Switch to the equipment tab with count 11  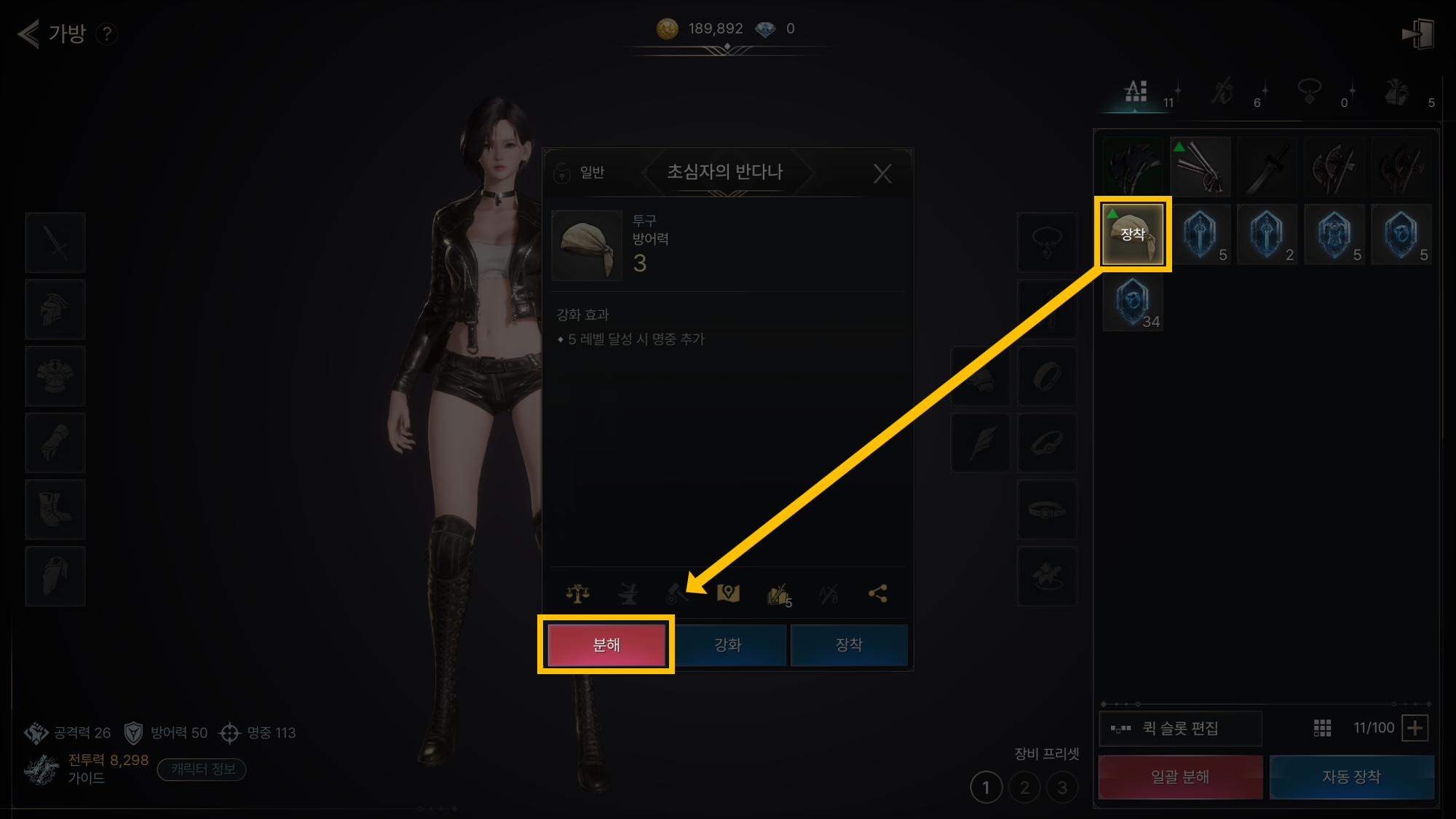point(1137,92)
